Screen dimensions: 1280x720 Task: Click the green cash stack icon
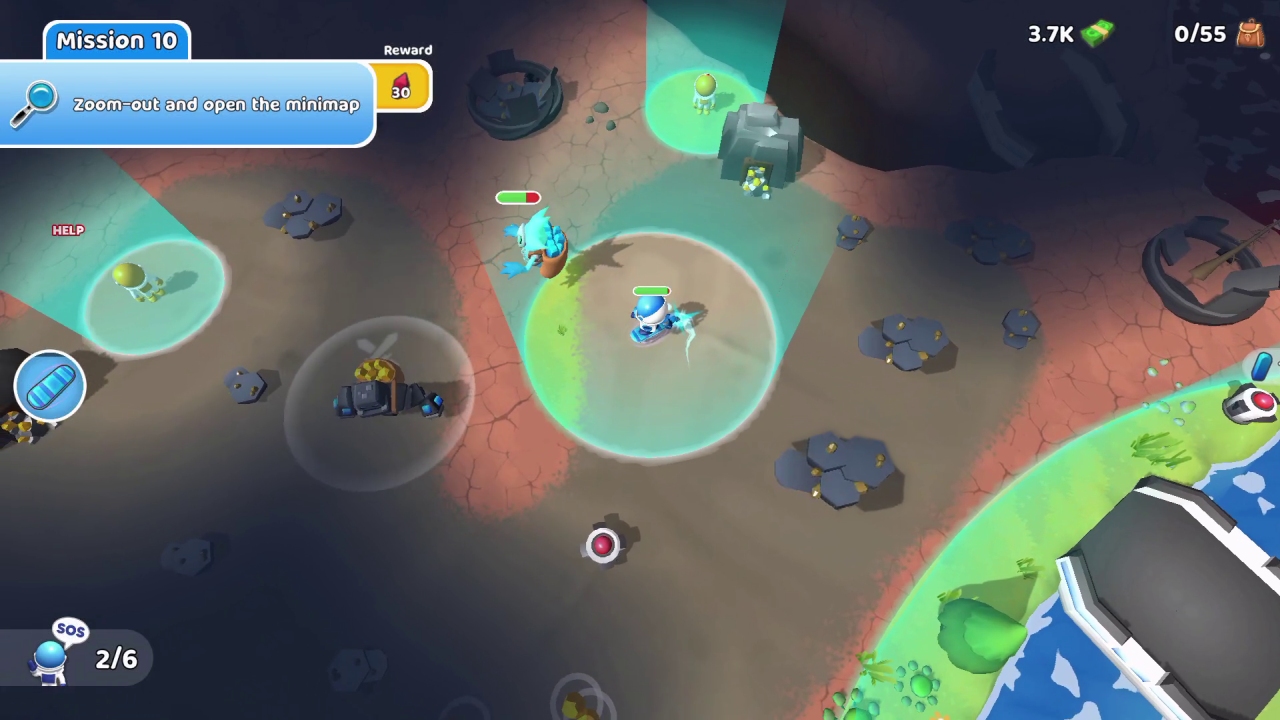tap(1096, 34)
